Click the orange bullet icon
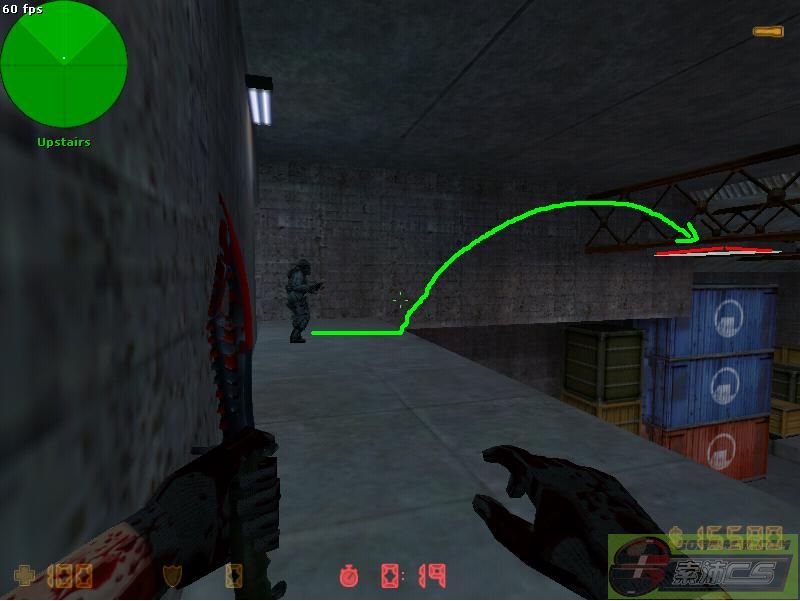 (x=768, y=33)
